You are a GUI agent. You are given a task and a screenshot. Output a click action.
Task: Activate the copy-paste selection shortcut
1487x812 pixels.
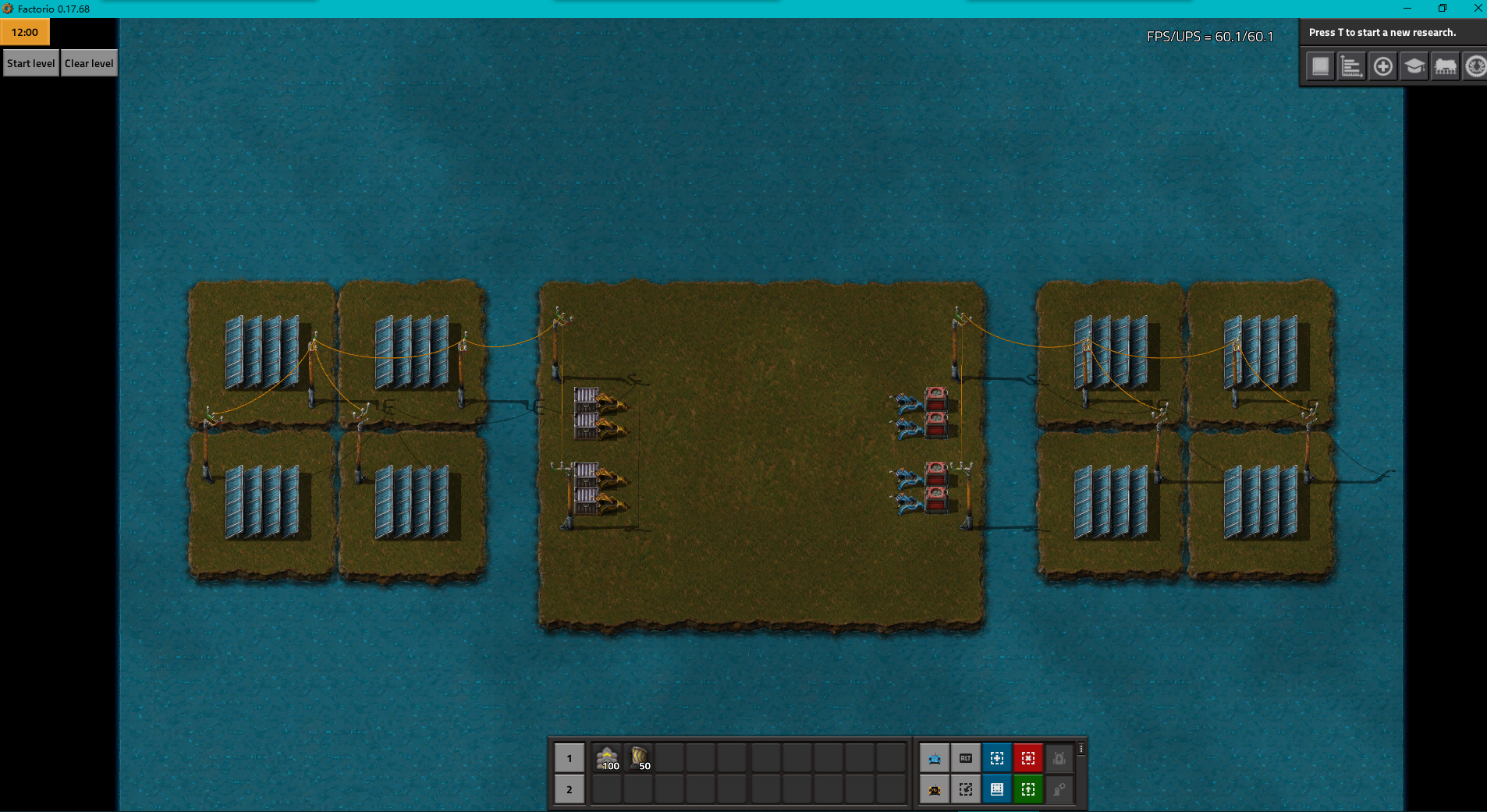click(966, 789)
